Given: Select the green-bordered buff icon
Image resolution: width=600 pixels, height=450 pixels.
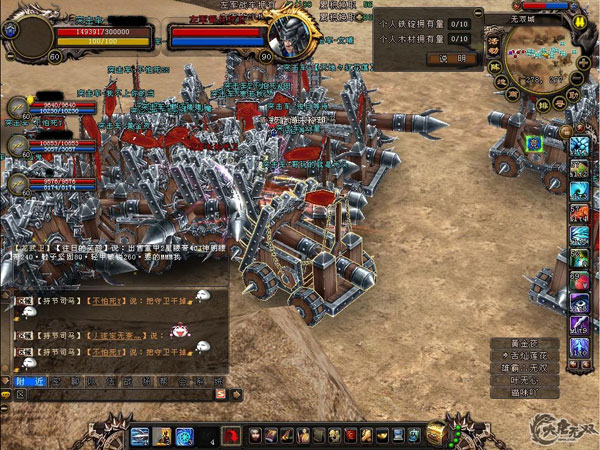Looking at the screenshot, I should (535, 144).
